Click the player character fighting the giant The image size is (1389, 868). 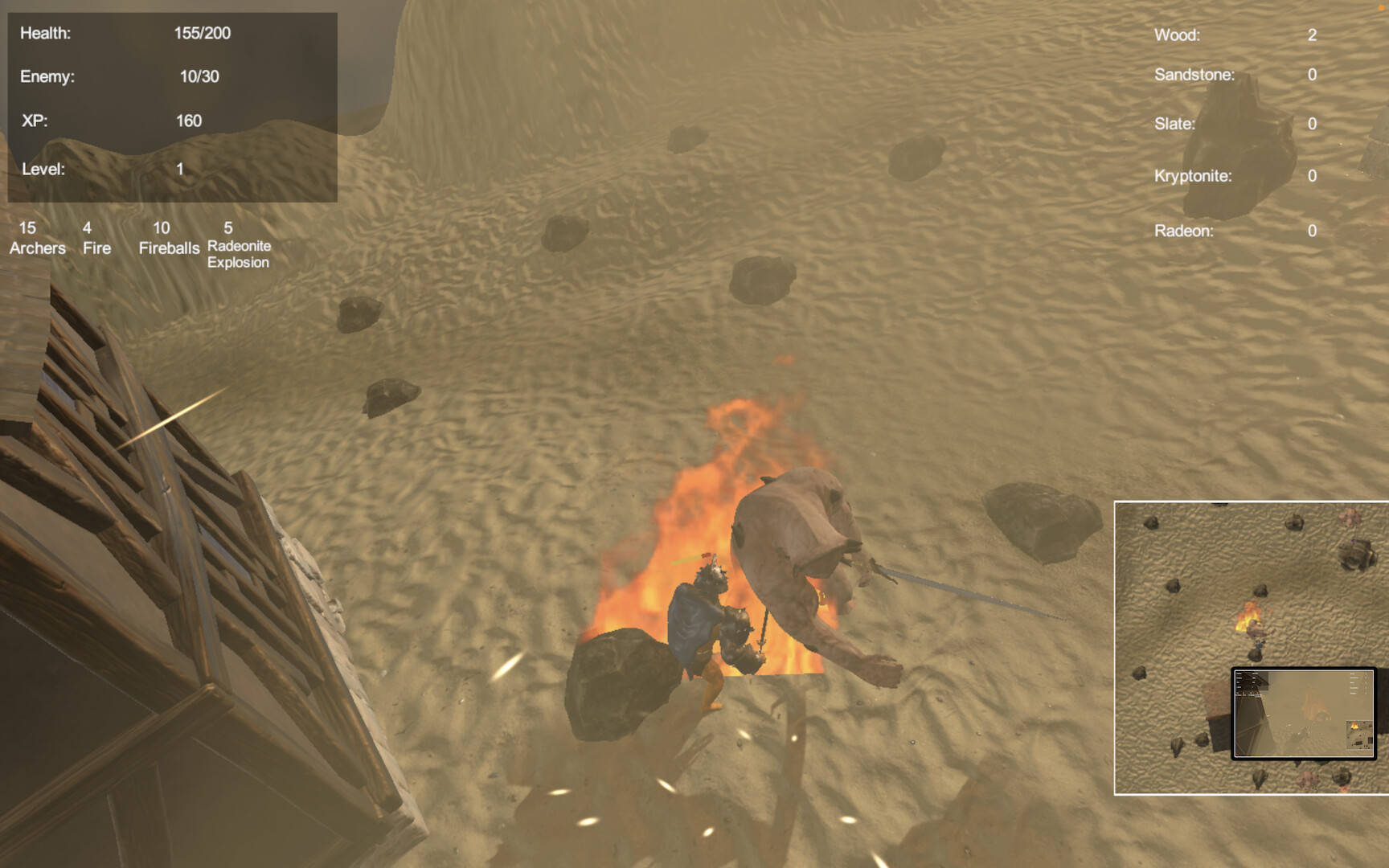coord(709,619)
